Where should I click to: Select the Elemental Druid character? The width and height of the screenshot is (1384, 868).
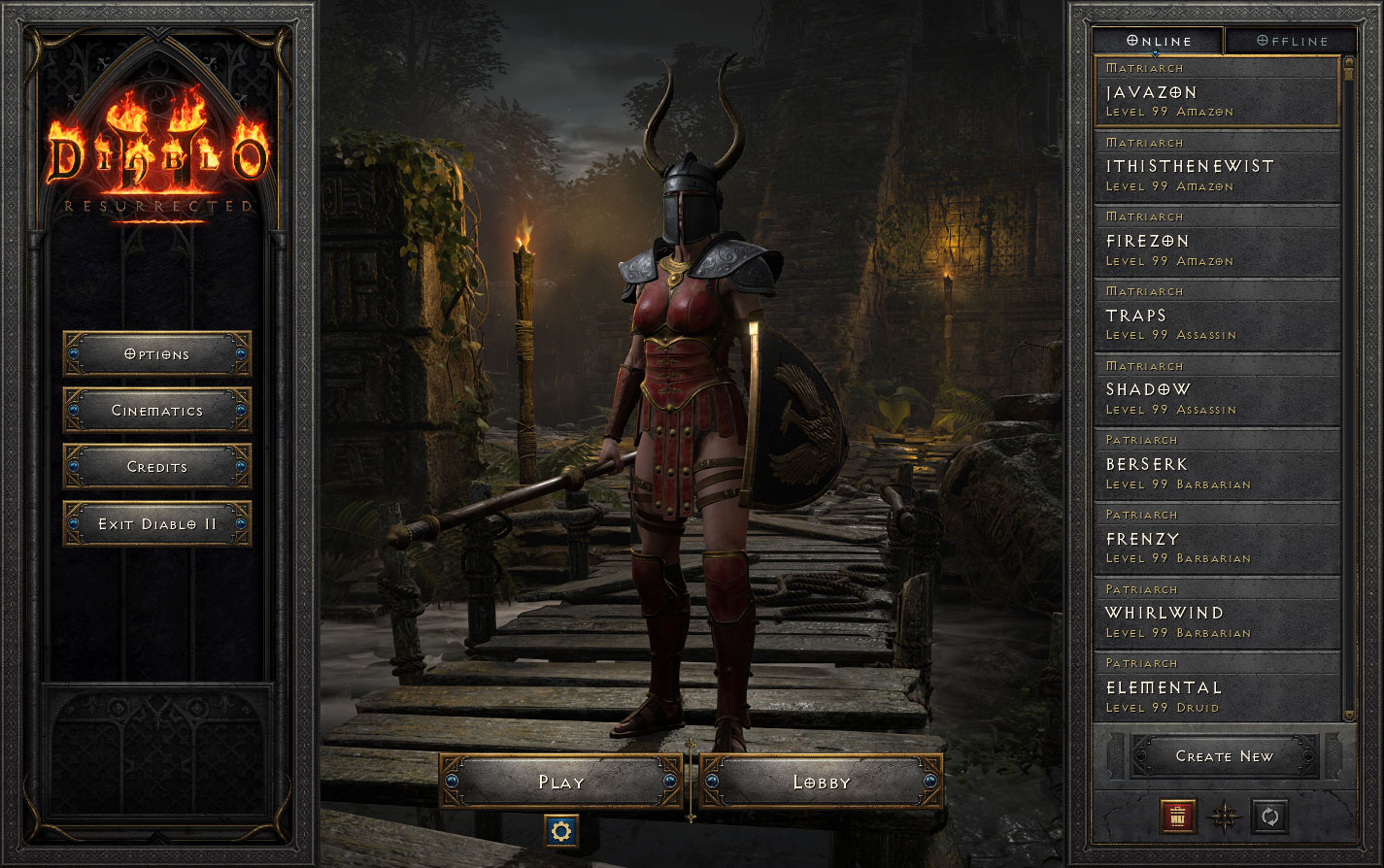(x=1217, y=688)
